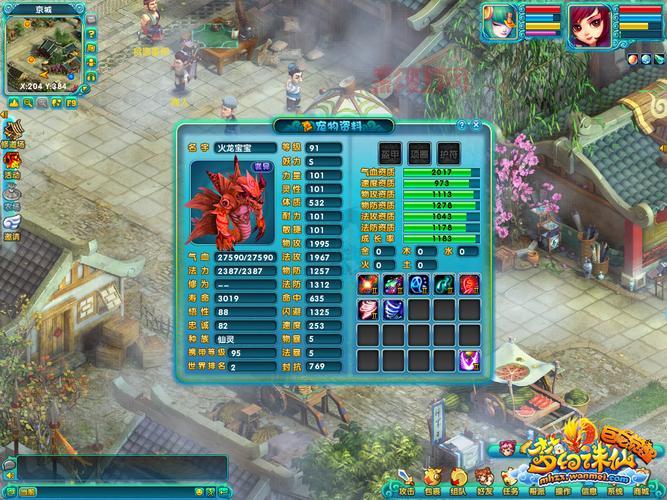The height and width of the screenshot is (500, 667).
Task: Select the pet armor equipment slot
Action: [390, 152]
